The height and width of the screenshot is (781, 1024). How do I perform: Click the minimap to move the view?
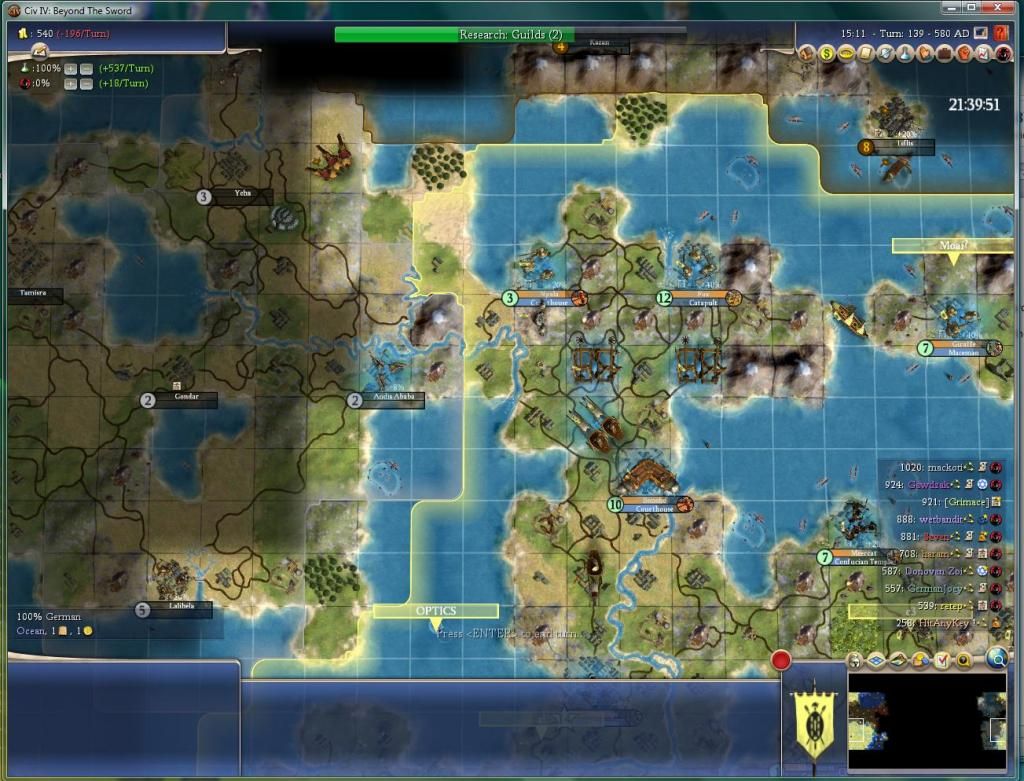[x=926, y=721]
